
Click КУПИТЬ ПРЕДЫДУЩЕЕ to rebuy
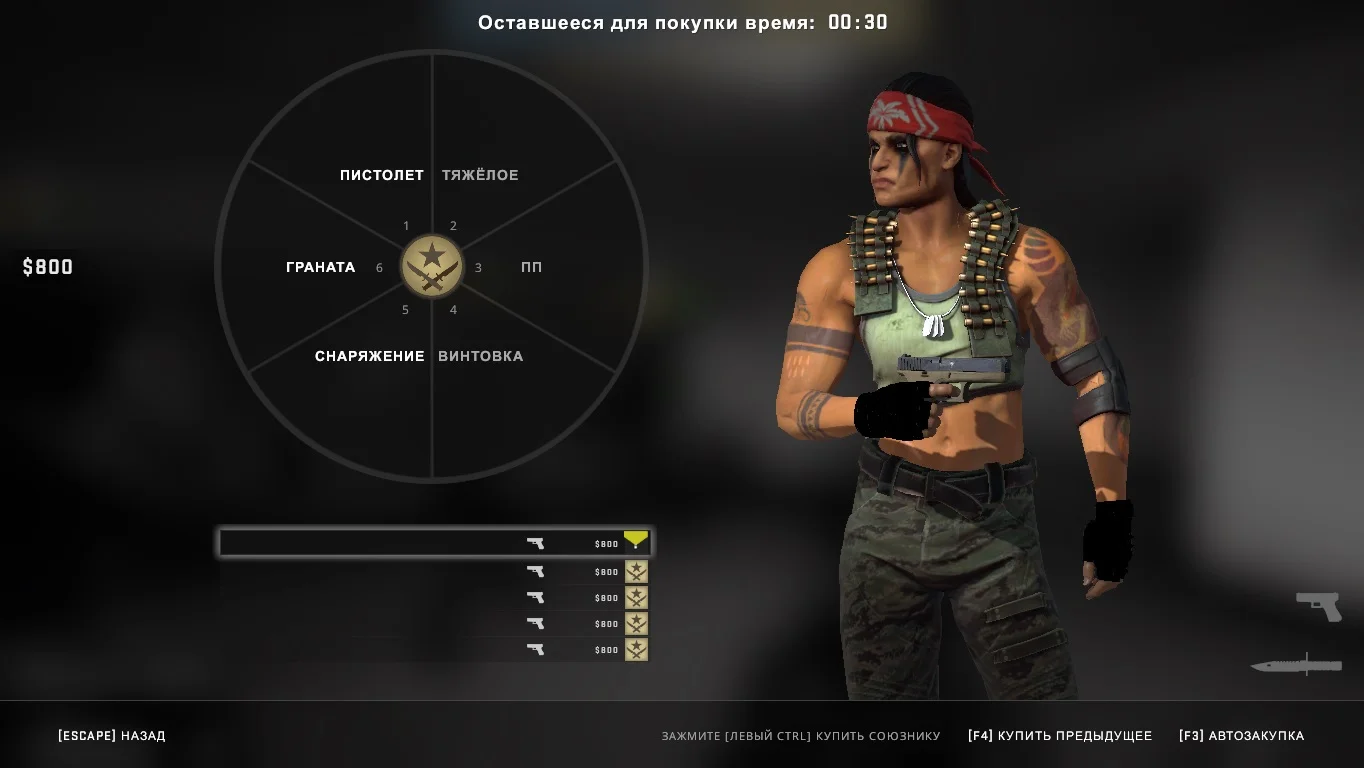[x=1059, y=736]
